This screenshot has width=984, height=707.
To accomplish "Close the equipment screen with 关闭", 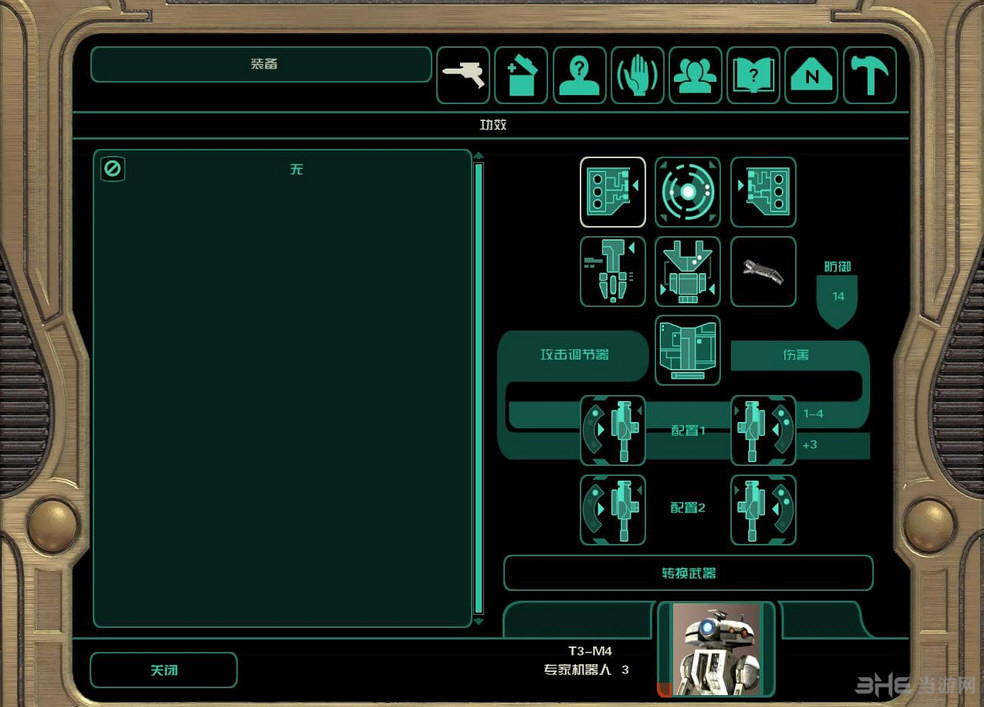I will (163, 670).
